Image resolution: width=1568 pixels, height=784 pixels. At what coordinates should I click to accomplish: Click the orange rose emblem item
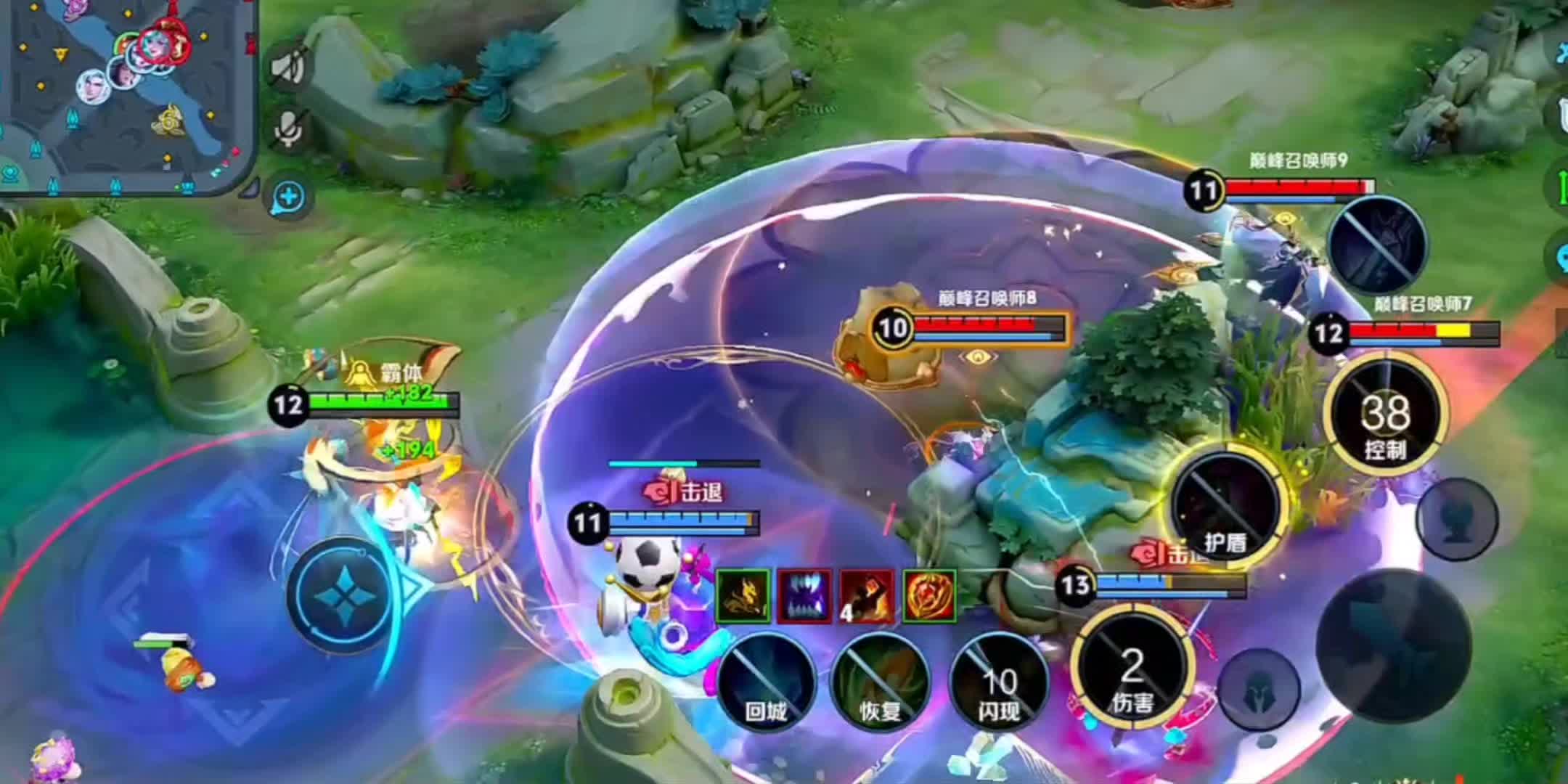point(929,597)
